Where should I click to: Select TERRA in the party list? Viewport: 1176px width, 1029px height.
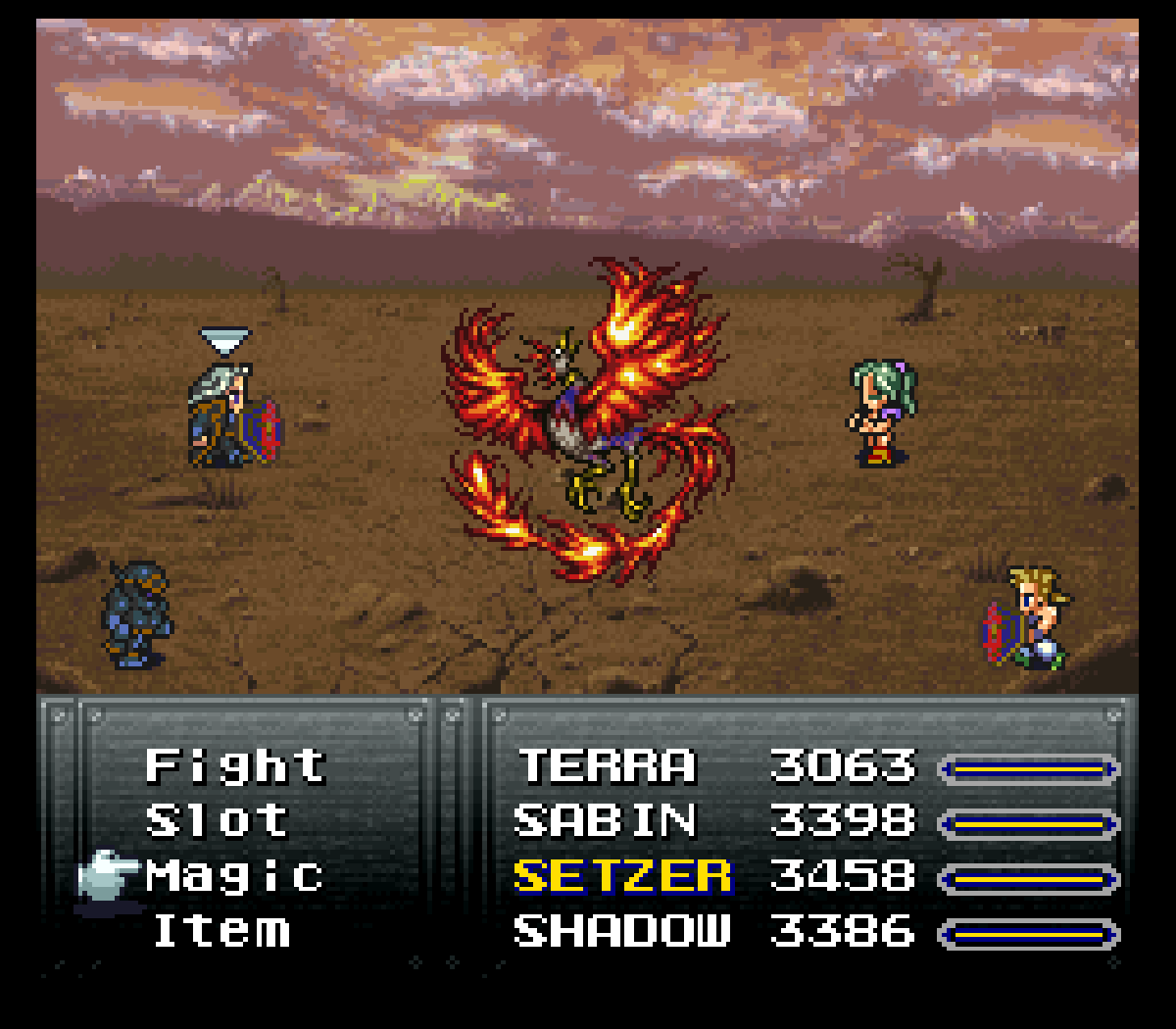(607, 766)
